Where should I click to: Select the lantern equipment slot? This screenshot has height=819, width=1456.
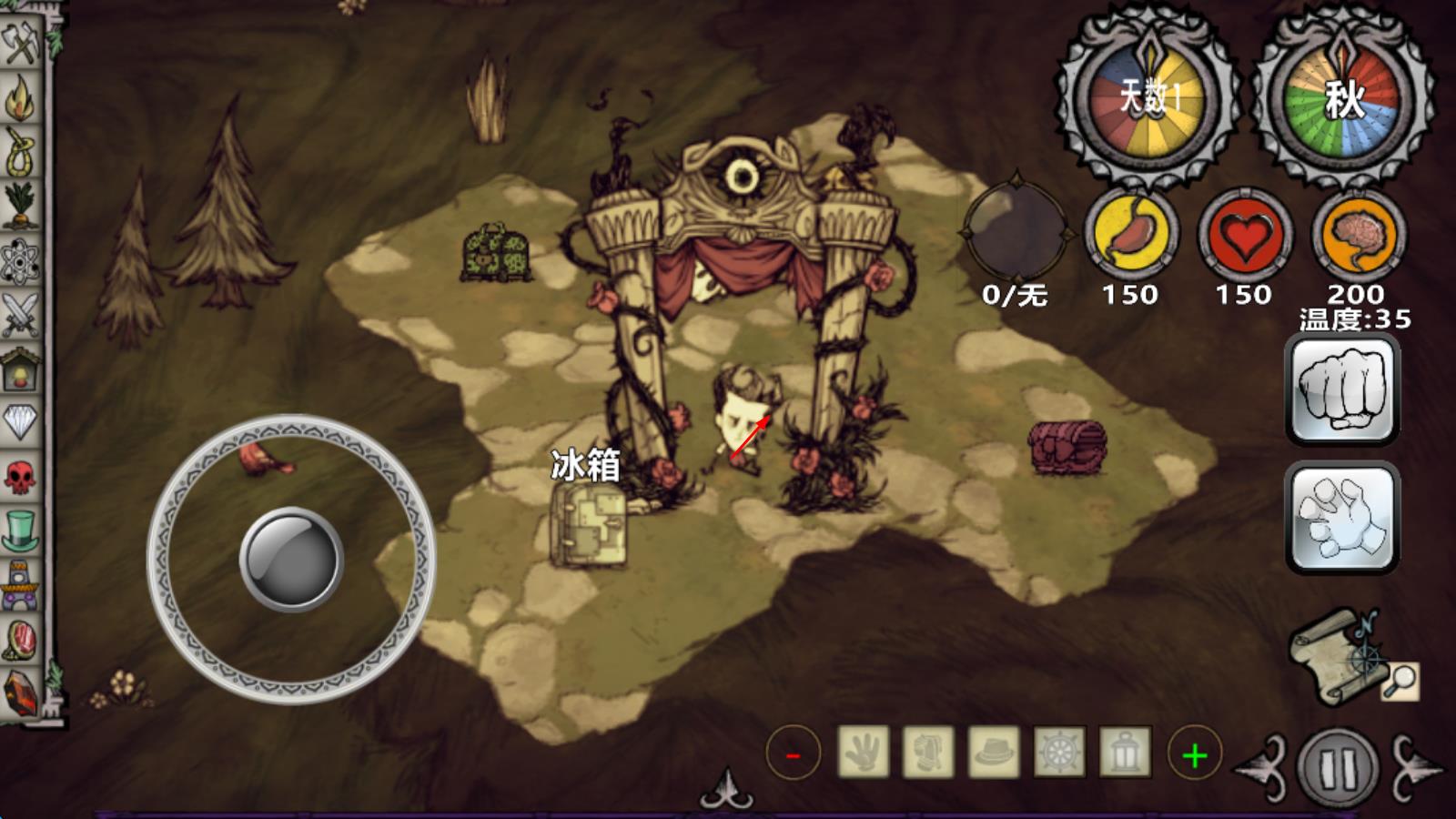coord(1125,753)
